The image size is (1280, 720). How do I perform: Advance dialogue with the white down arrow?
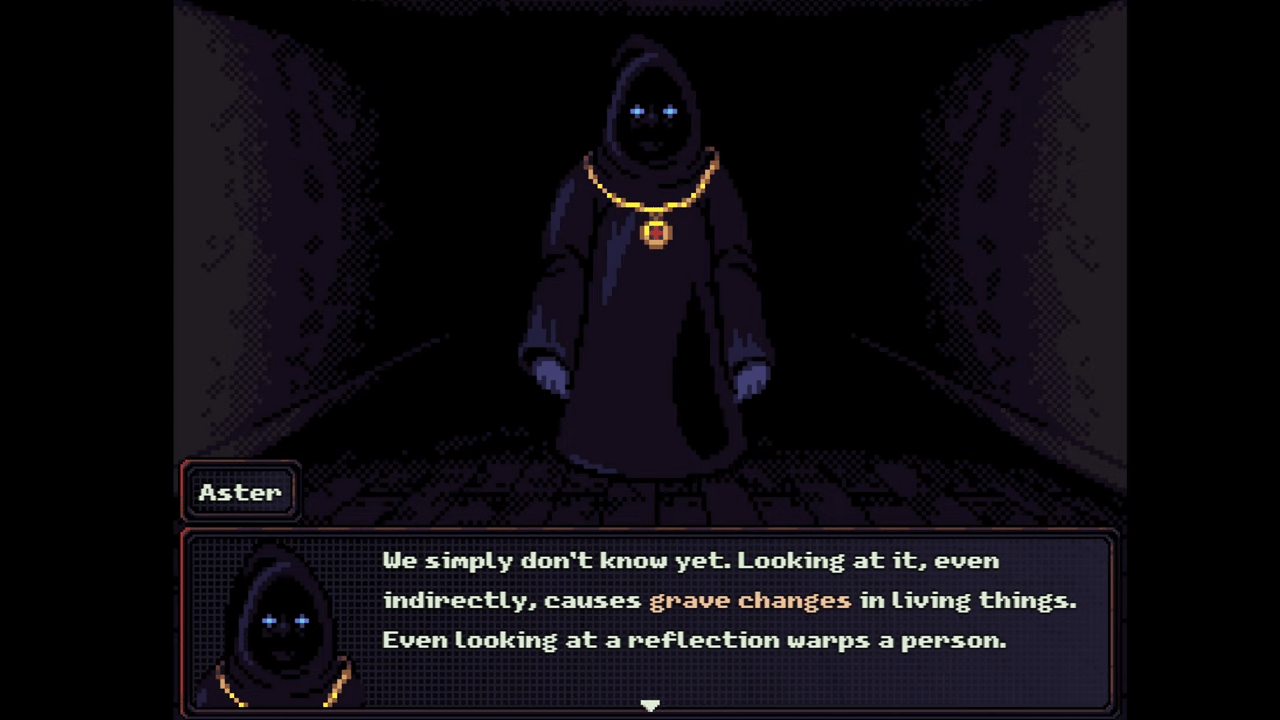pos(650,705)
